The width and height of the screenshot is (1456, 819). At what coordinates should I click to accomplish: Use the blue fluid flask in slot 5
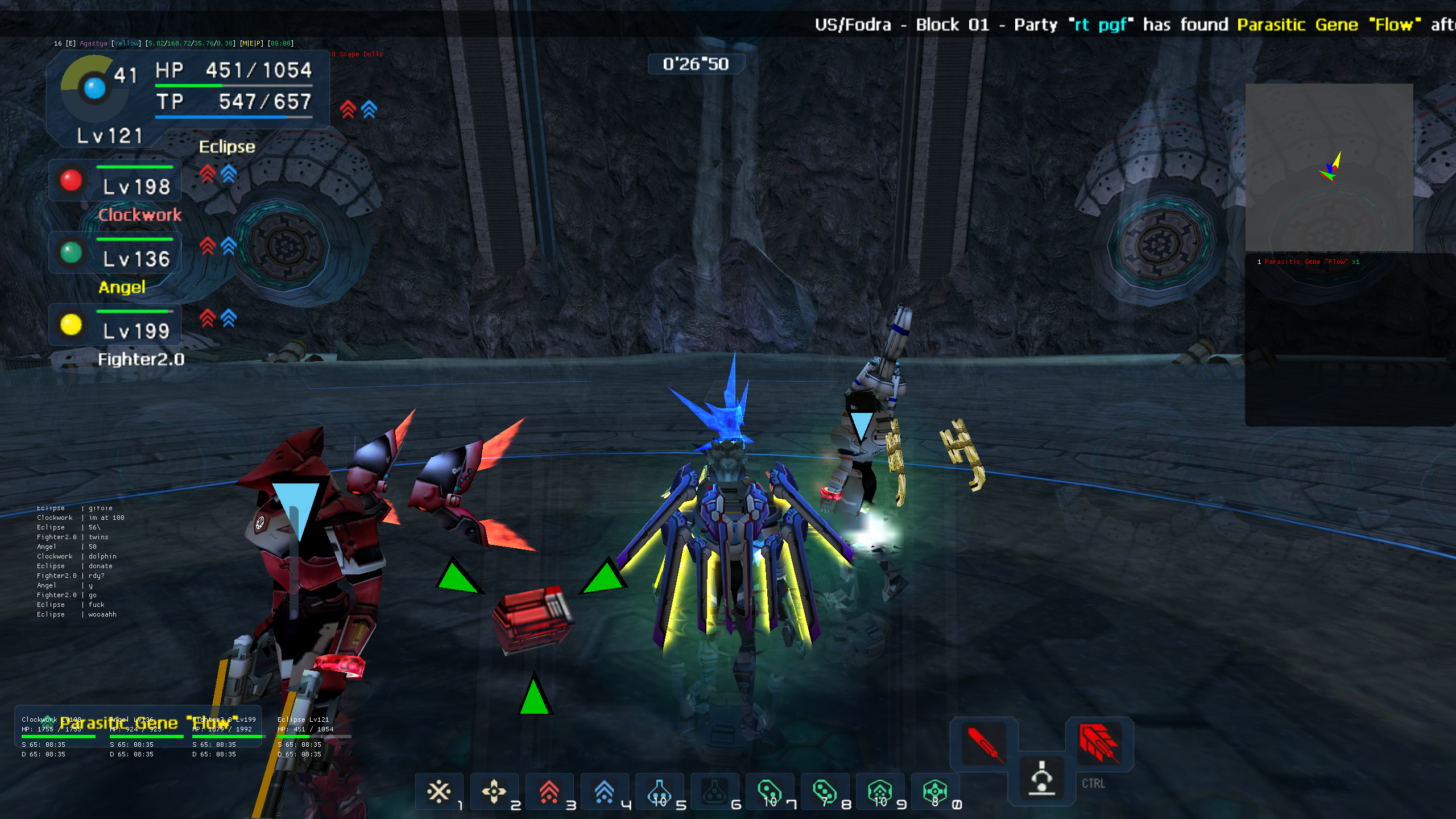tap(659, 792)
